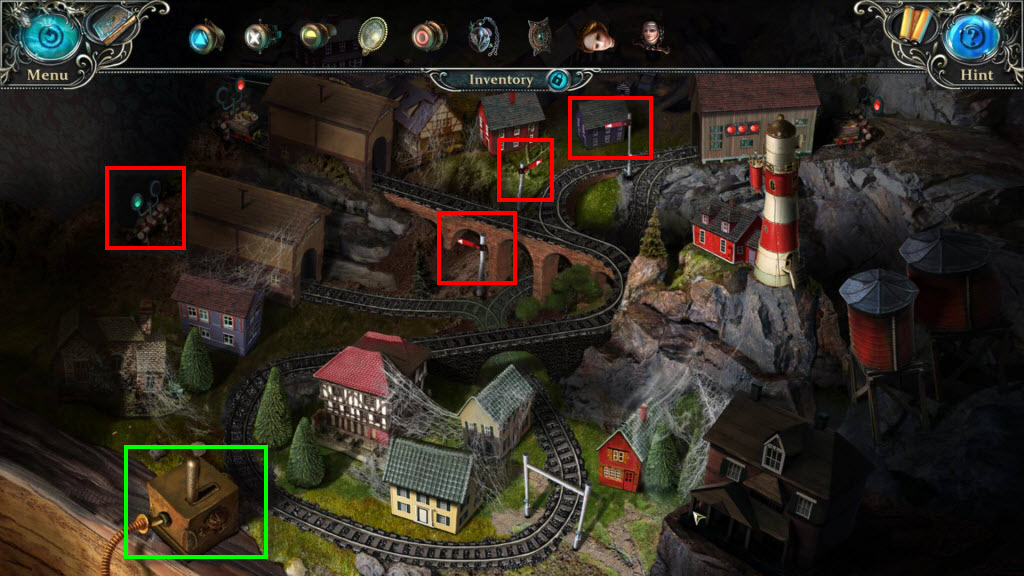Pick the doll head wearing a bonnet
Image resolution: width=1024 pixels, height=576 pixels.
point(650,37)
